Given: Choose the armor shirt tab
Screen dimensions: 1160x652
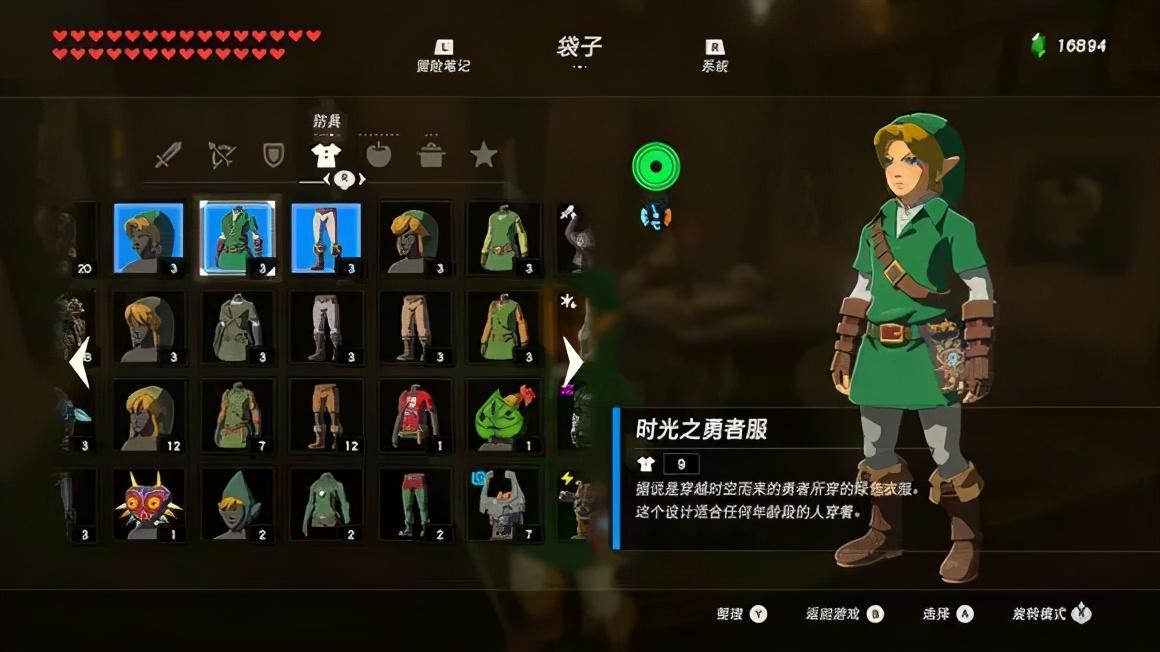Looking at the screenshot, I should pos(326,155).
